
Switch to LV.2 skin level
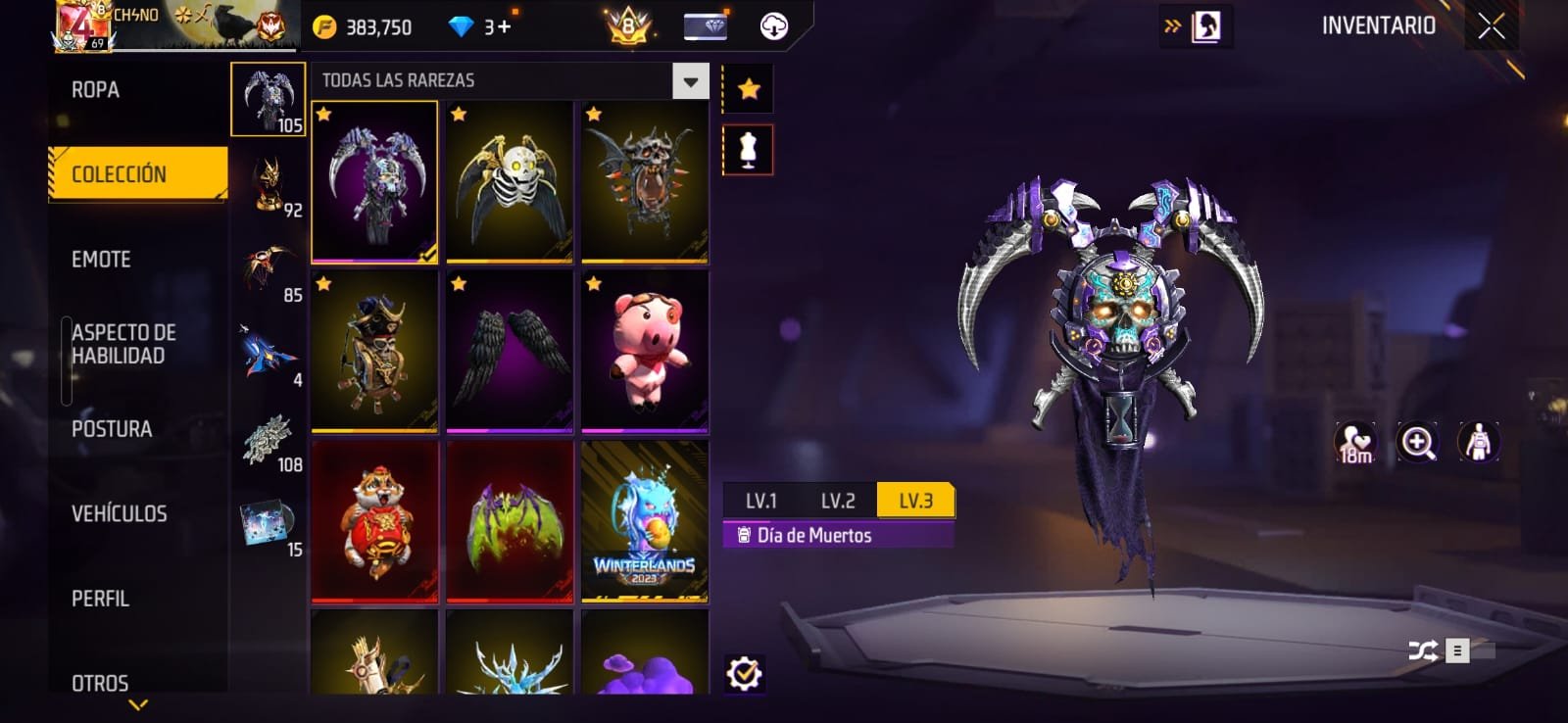pyautogui.click(x=838, y=501)
